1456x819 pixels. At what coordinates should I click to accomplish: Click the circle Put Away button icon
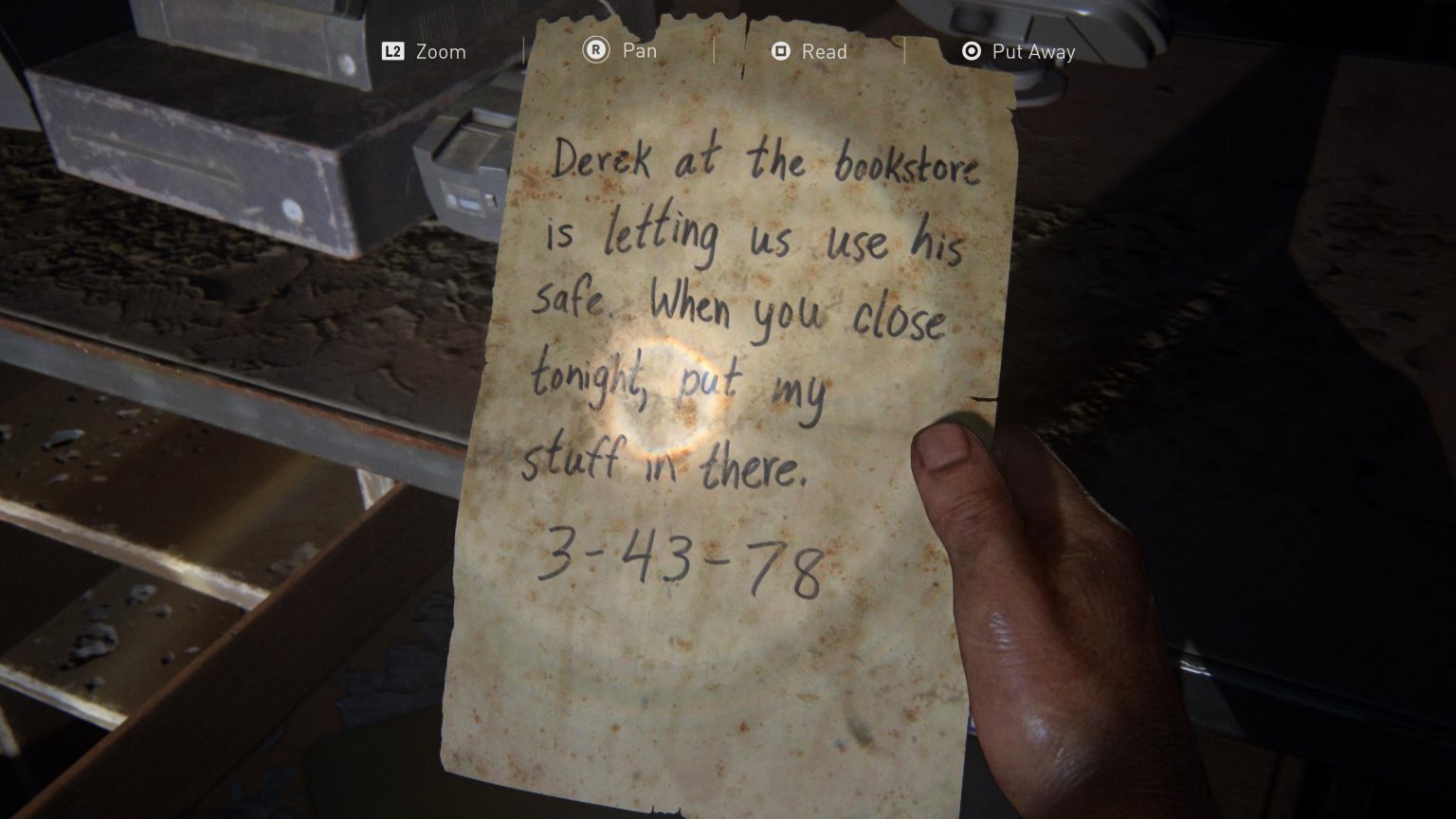tap(970, 52)
